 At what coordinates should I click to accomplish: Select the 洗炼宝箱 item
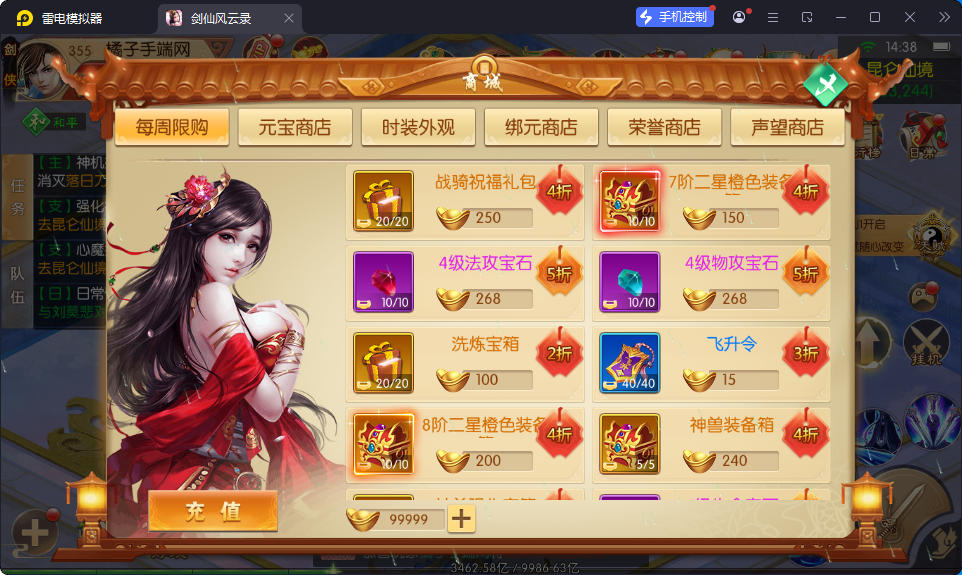pos(383,363)
